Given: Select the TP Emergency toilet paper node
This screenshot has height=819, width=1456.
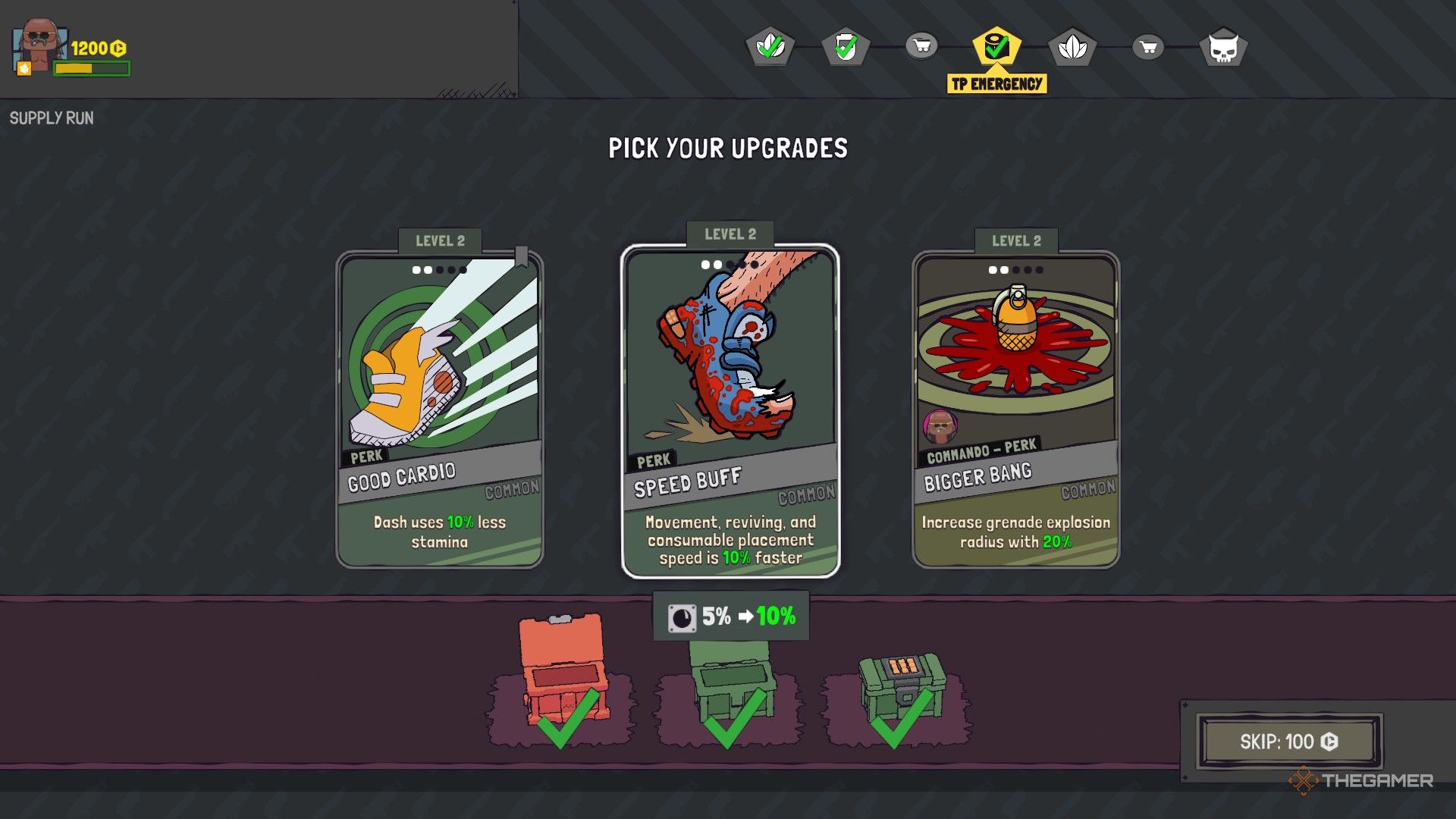Looking at the screenshot, I should click(x=996, y=47).
